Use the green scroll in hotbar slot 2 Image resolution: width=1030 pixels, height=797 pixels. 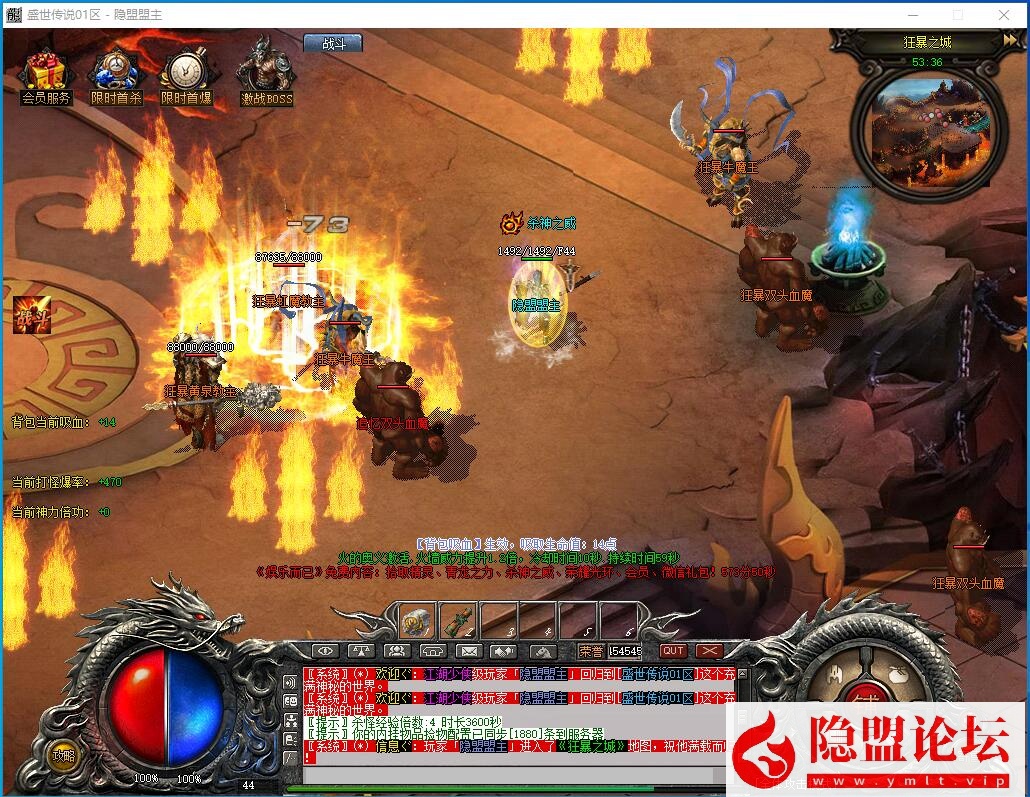(x=458, y=621)
